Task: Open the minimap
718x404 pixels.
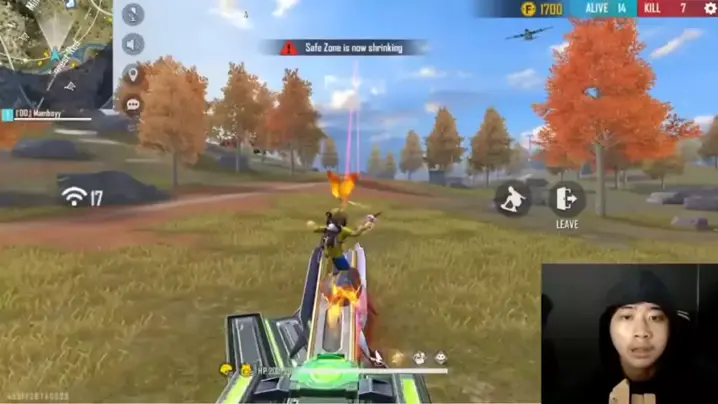Action: coord(55,50)
